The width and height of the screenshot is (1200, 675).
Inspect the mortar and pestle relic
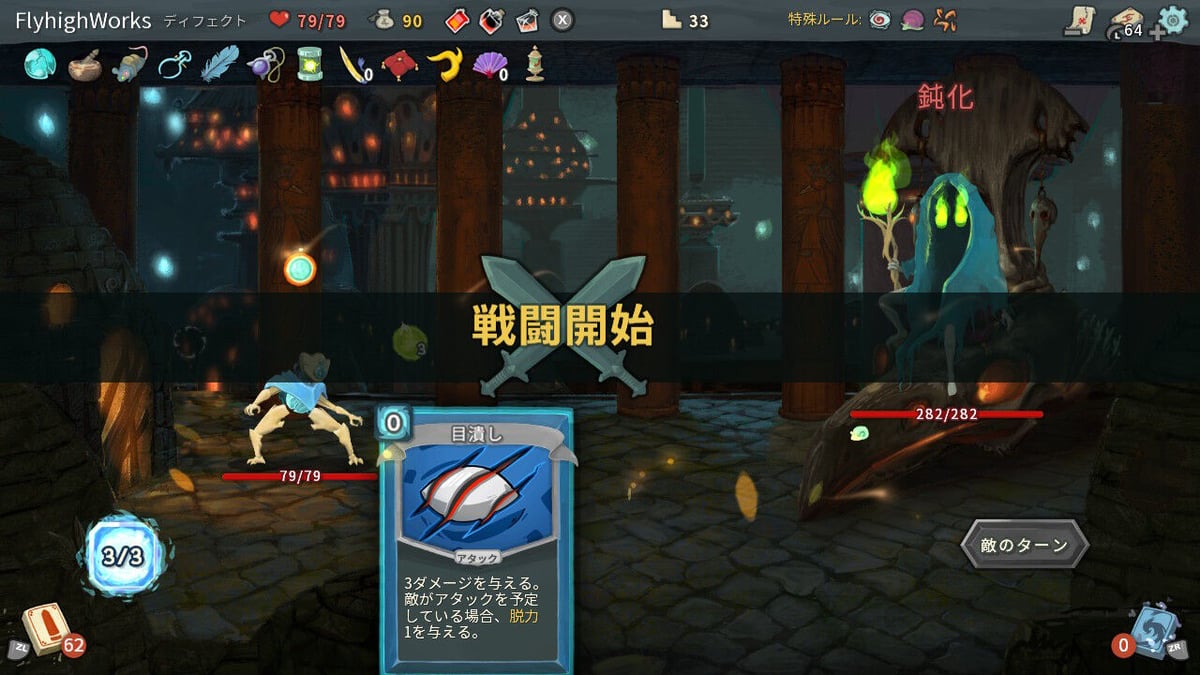84,65
